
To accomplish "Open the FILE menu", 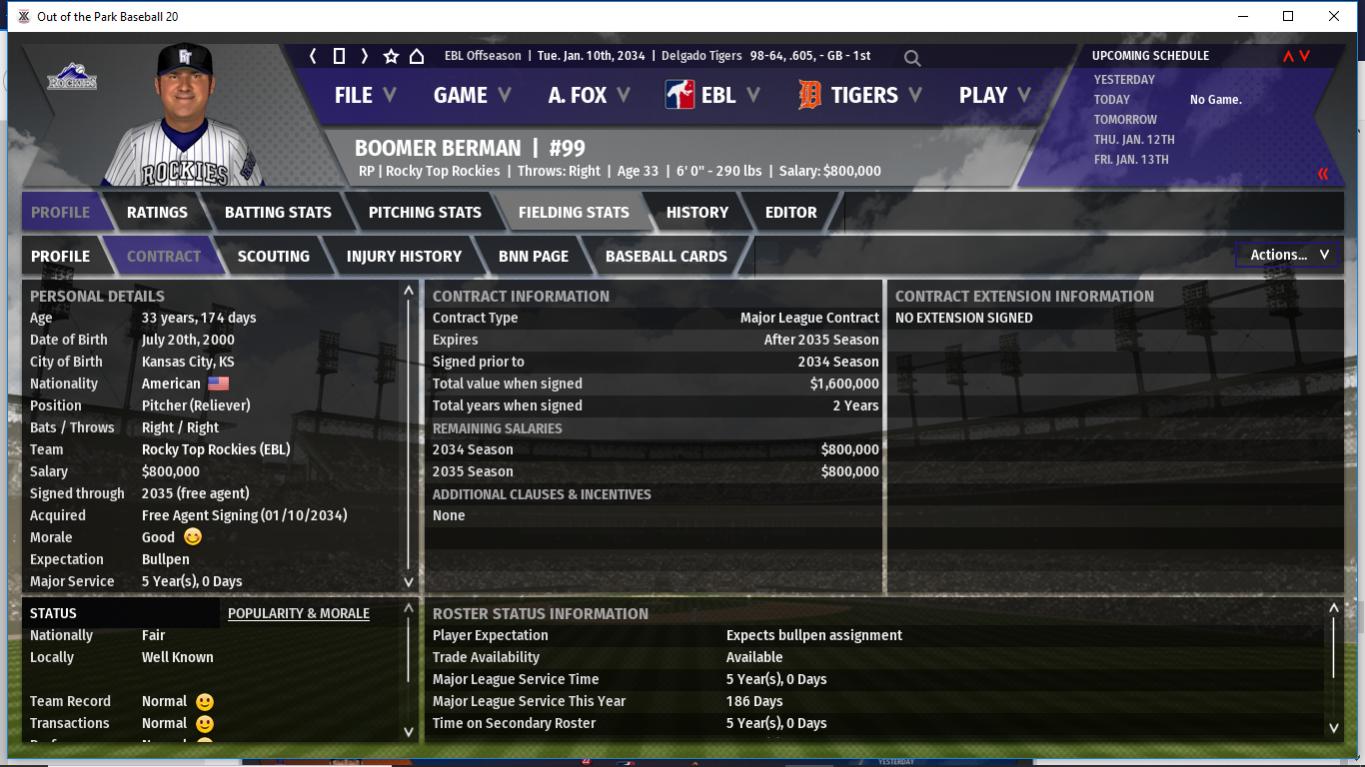I will (x=364, y=95).
